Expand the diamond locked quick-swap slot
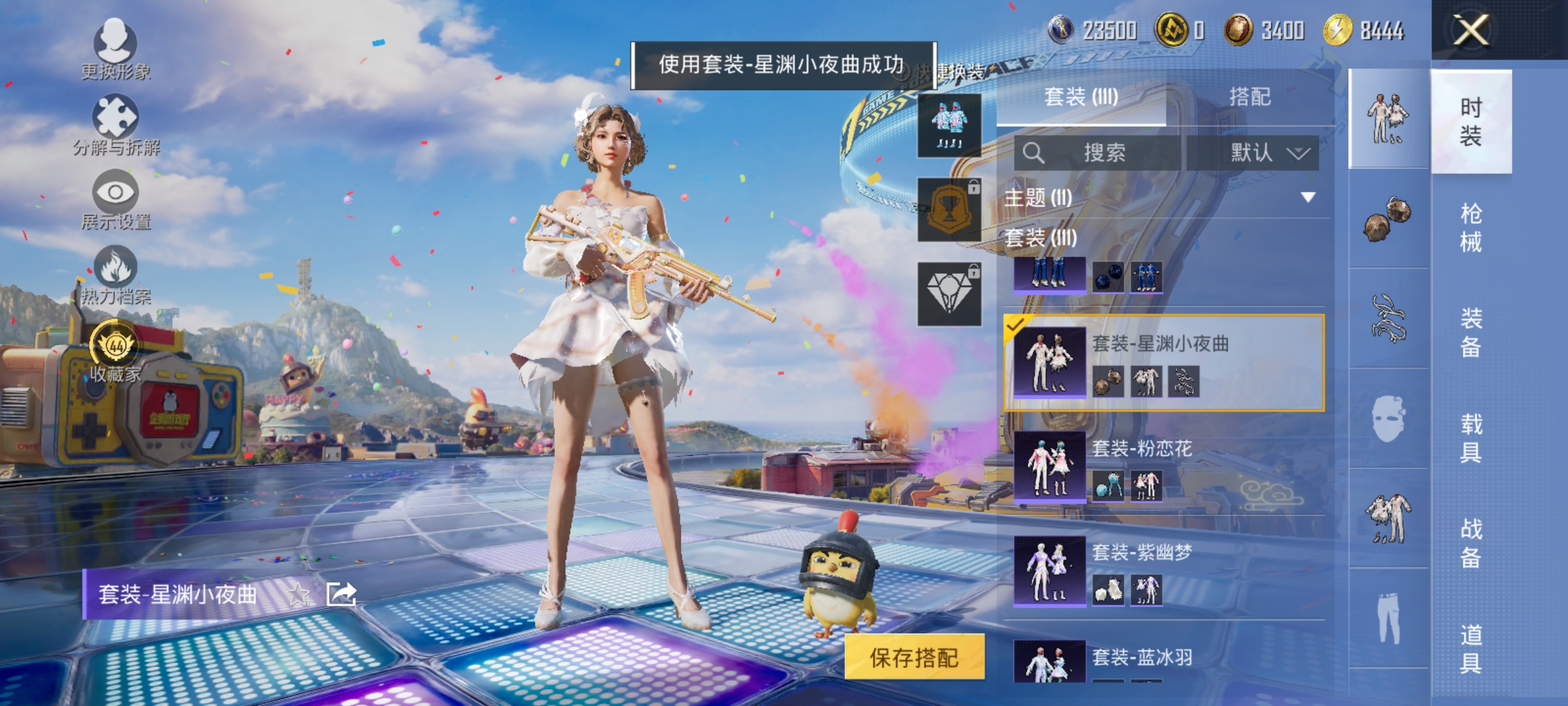This screenshot has height=706, width=1568. (x=949, y=293)
